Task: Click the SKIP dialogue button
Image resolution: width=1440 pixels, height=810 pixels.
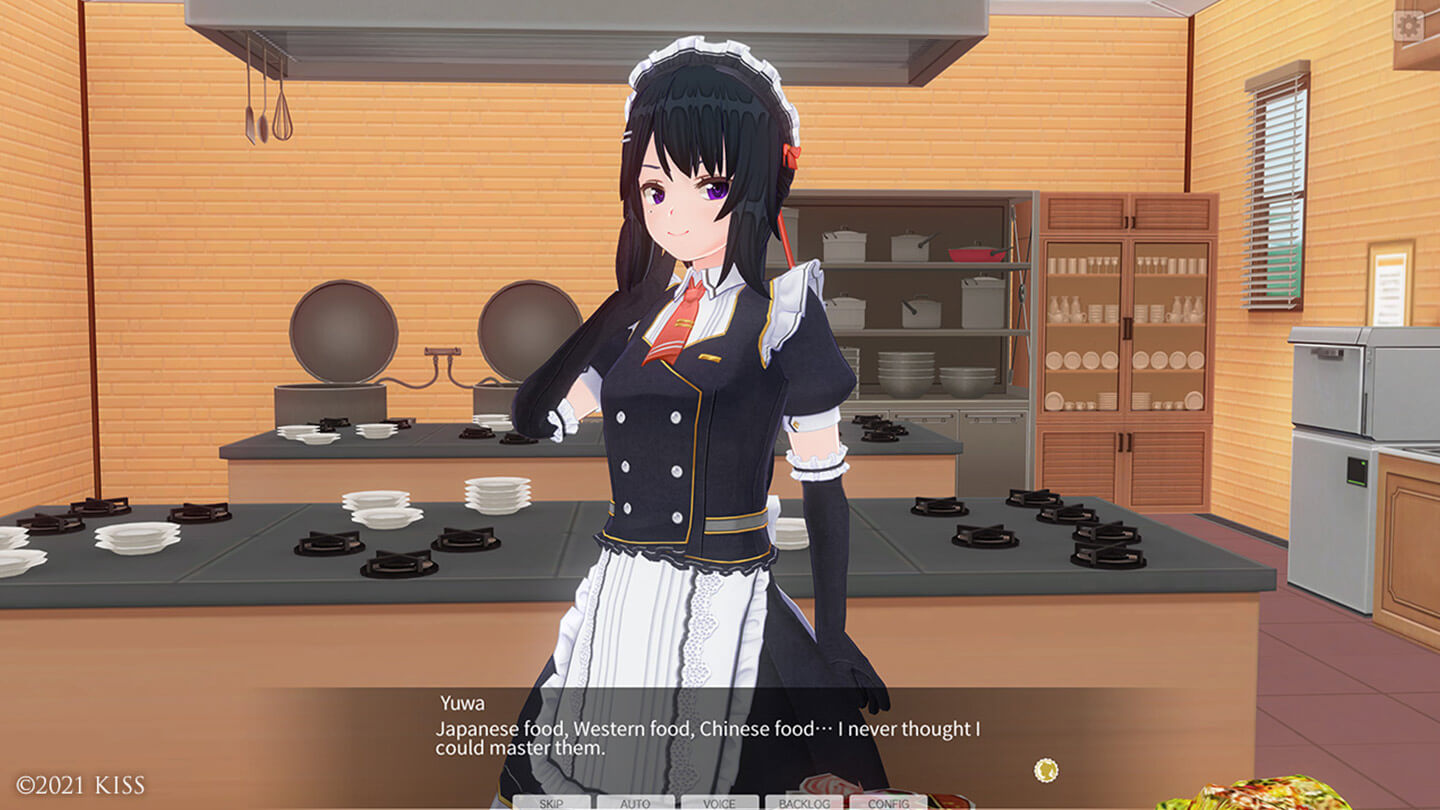Action: [551, 803]
